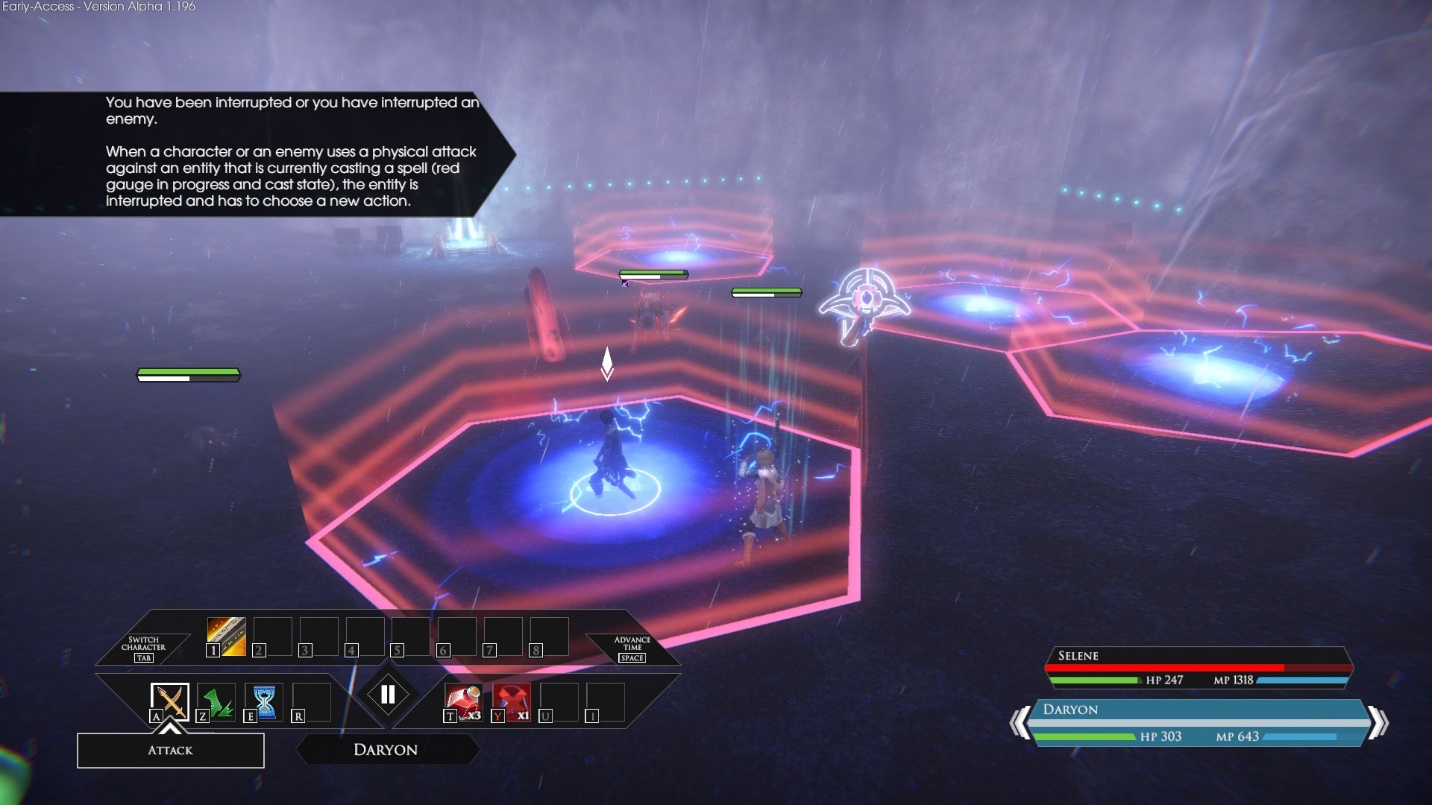Screen dimensions: 1432x805
Task: Select the crossed swords Attack action
Action: pos(170,700)
